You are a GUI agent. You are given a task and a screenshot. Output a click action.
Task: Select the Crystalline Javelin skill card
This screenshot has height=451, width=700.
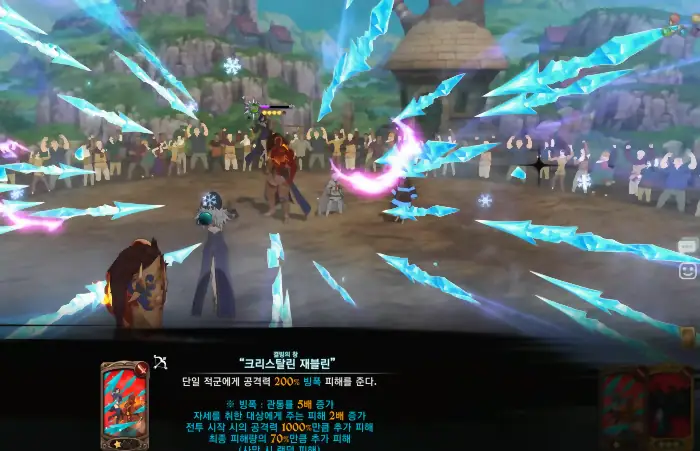point(123,405)
